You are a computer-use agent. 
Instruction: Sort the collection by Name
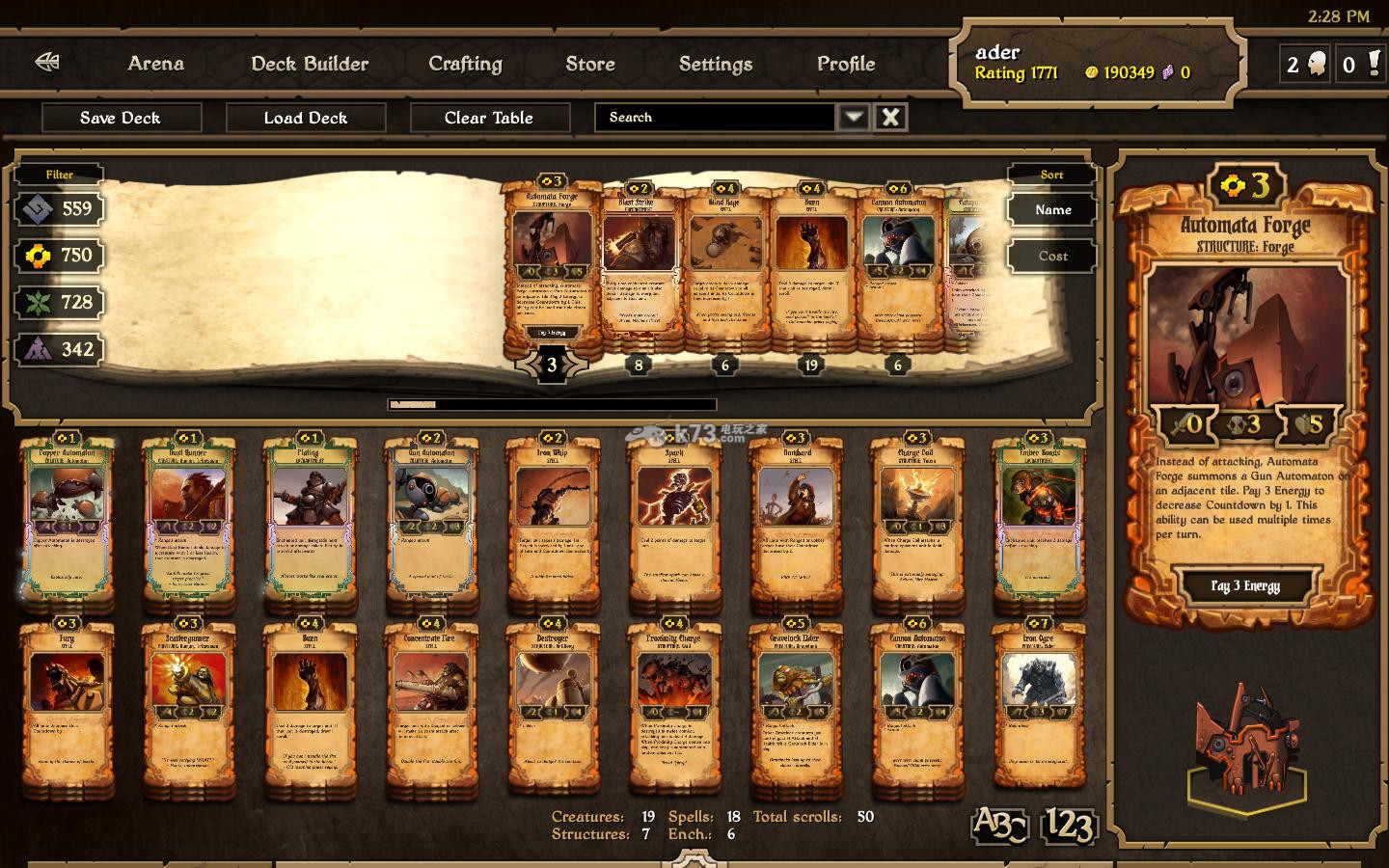pos(1052,209)
